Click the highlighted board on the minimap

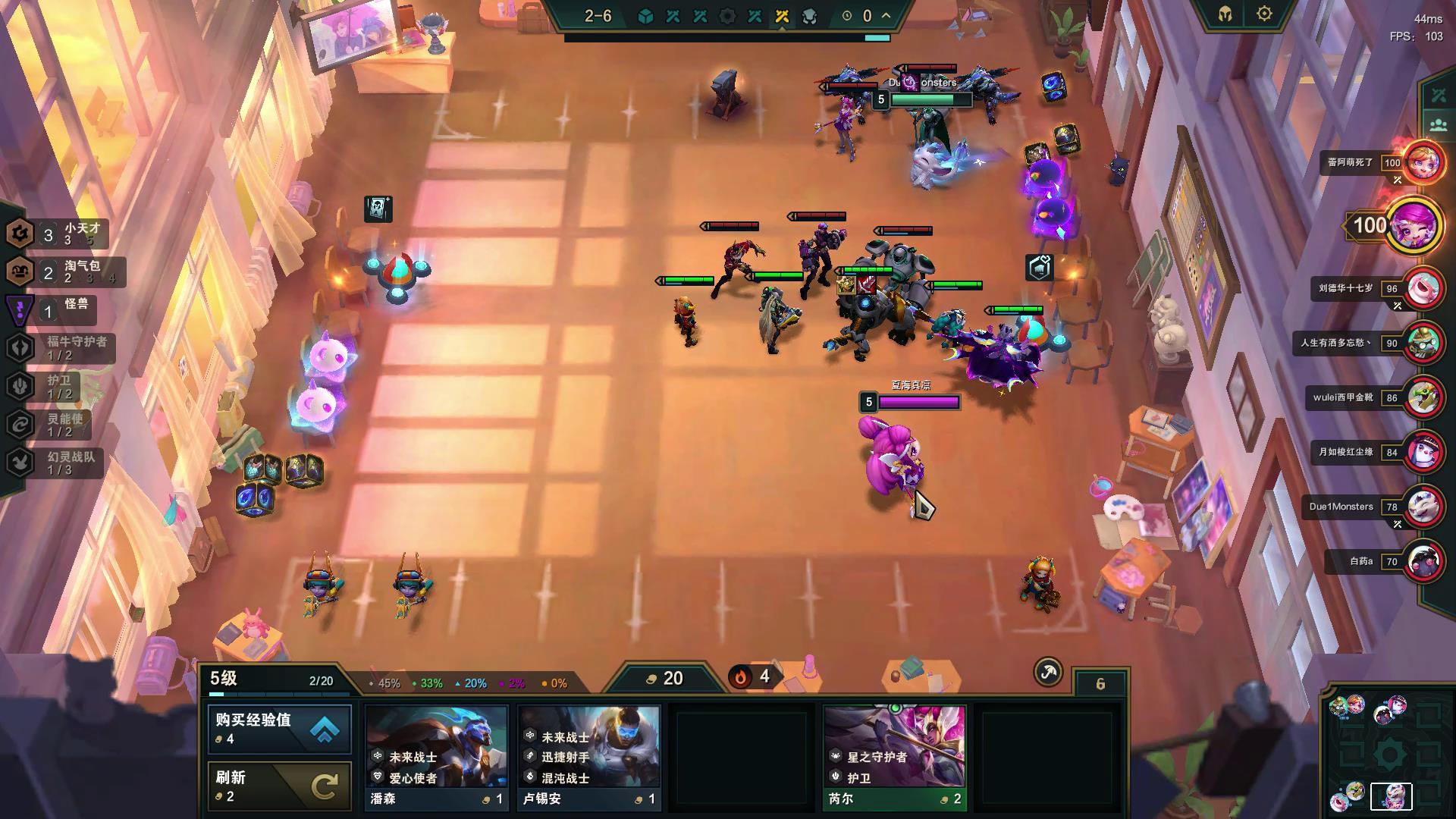pyautogui.click(x=1391, y=795)
